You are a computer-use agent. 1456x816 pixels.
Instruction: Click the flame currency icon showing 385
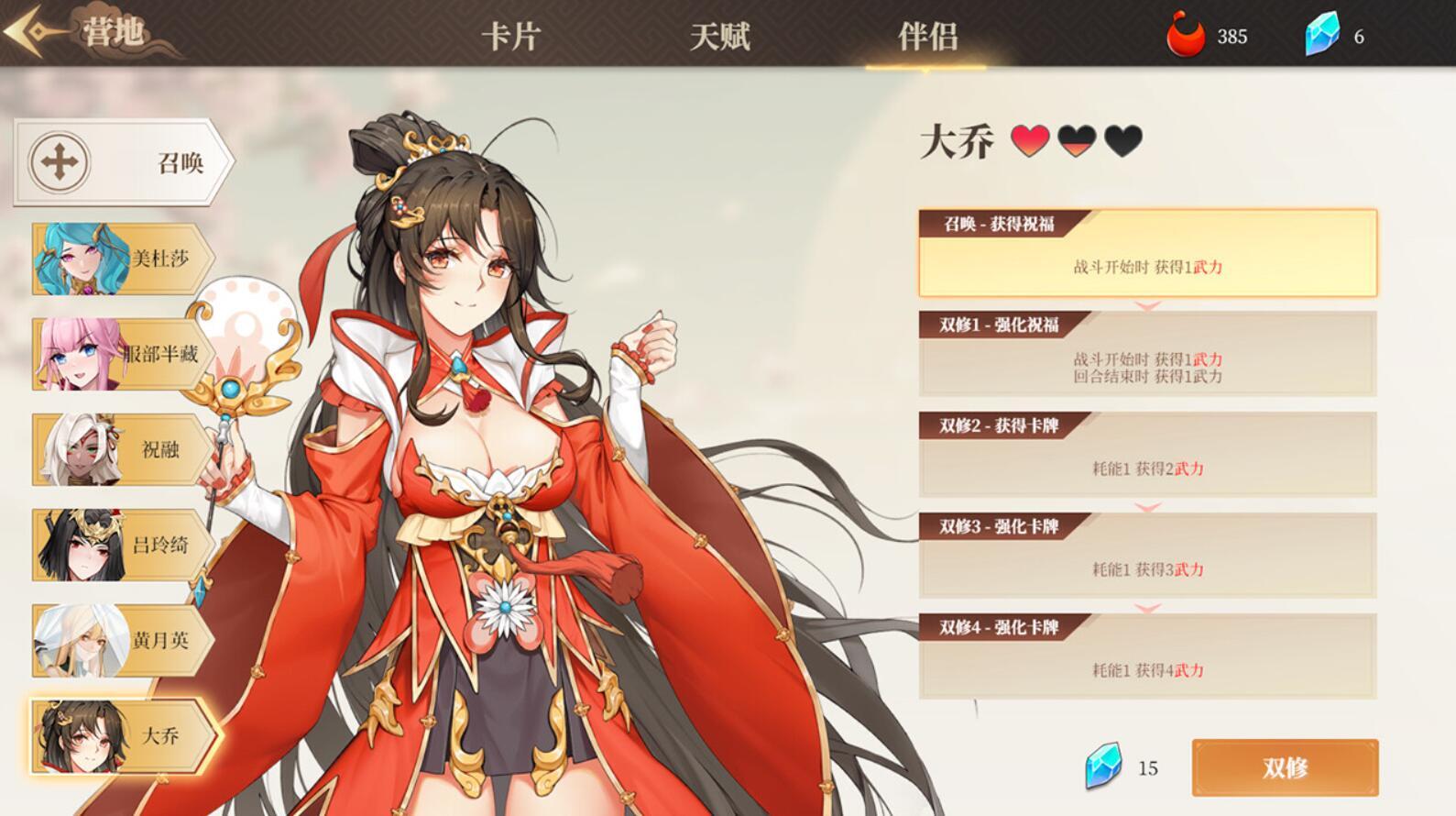coord(1185,37)
